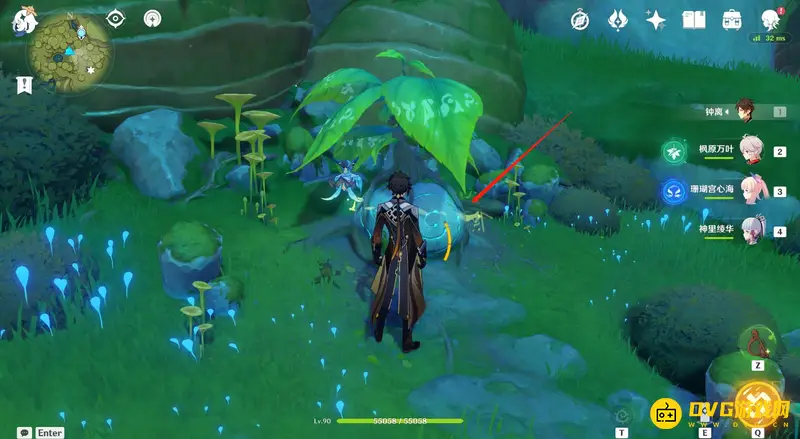Open the adventurer handbook book icon

(x=694, y=19)
